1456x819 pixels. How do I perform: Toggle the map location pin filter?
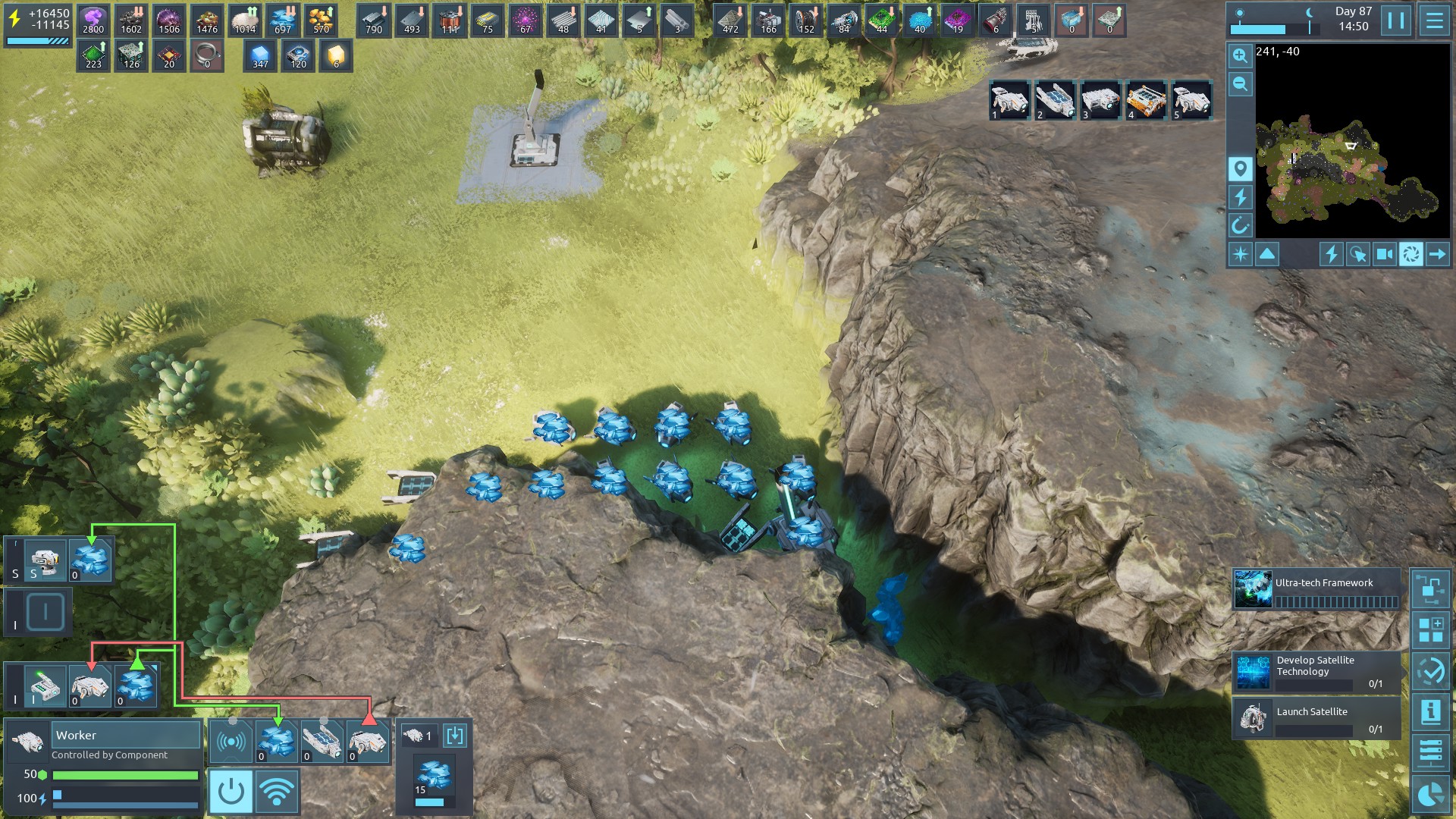(1240, 169)
